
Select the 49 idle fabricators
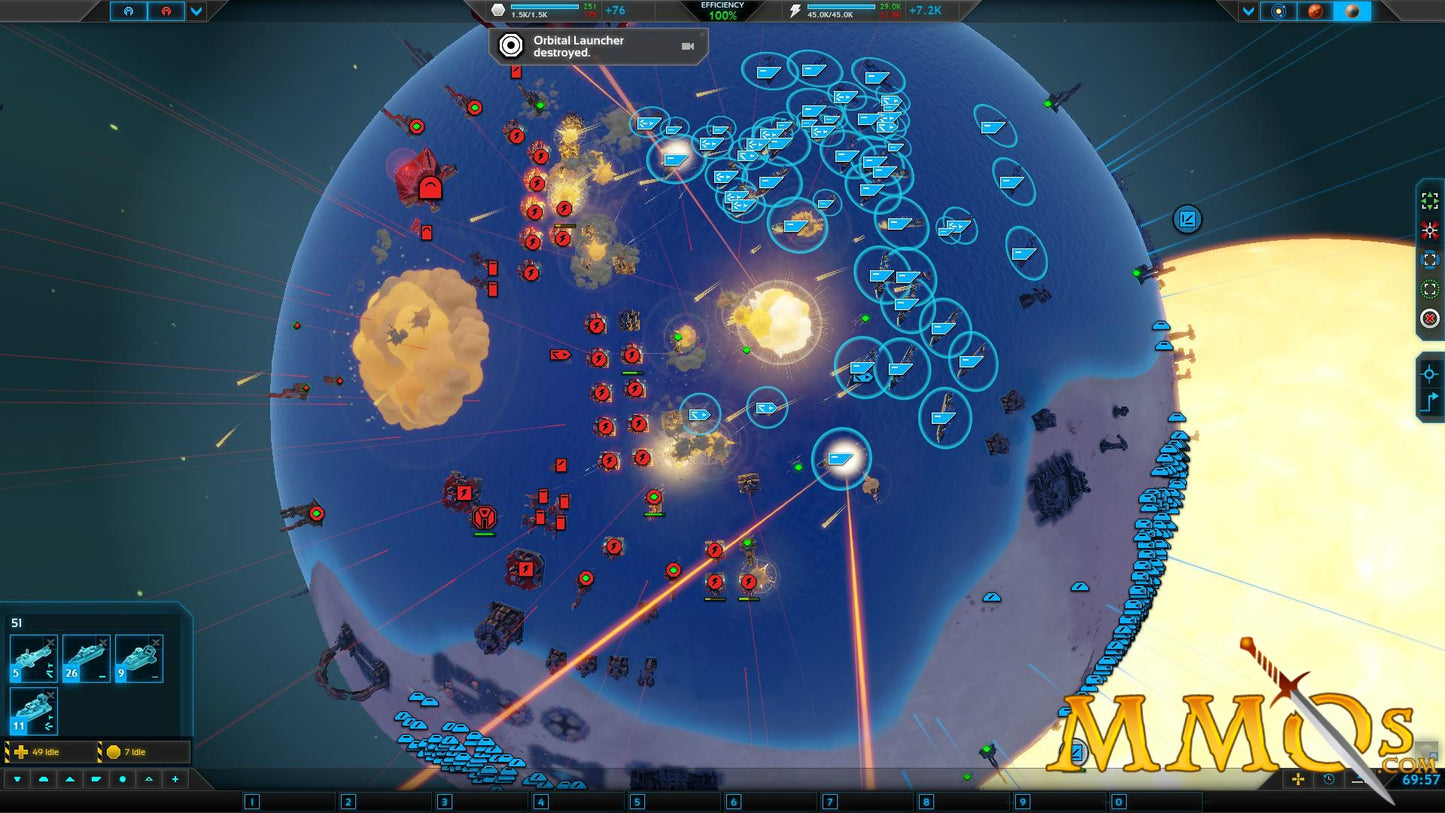50,752
